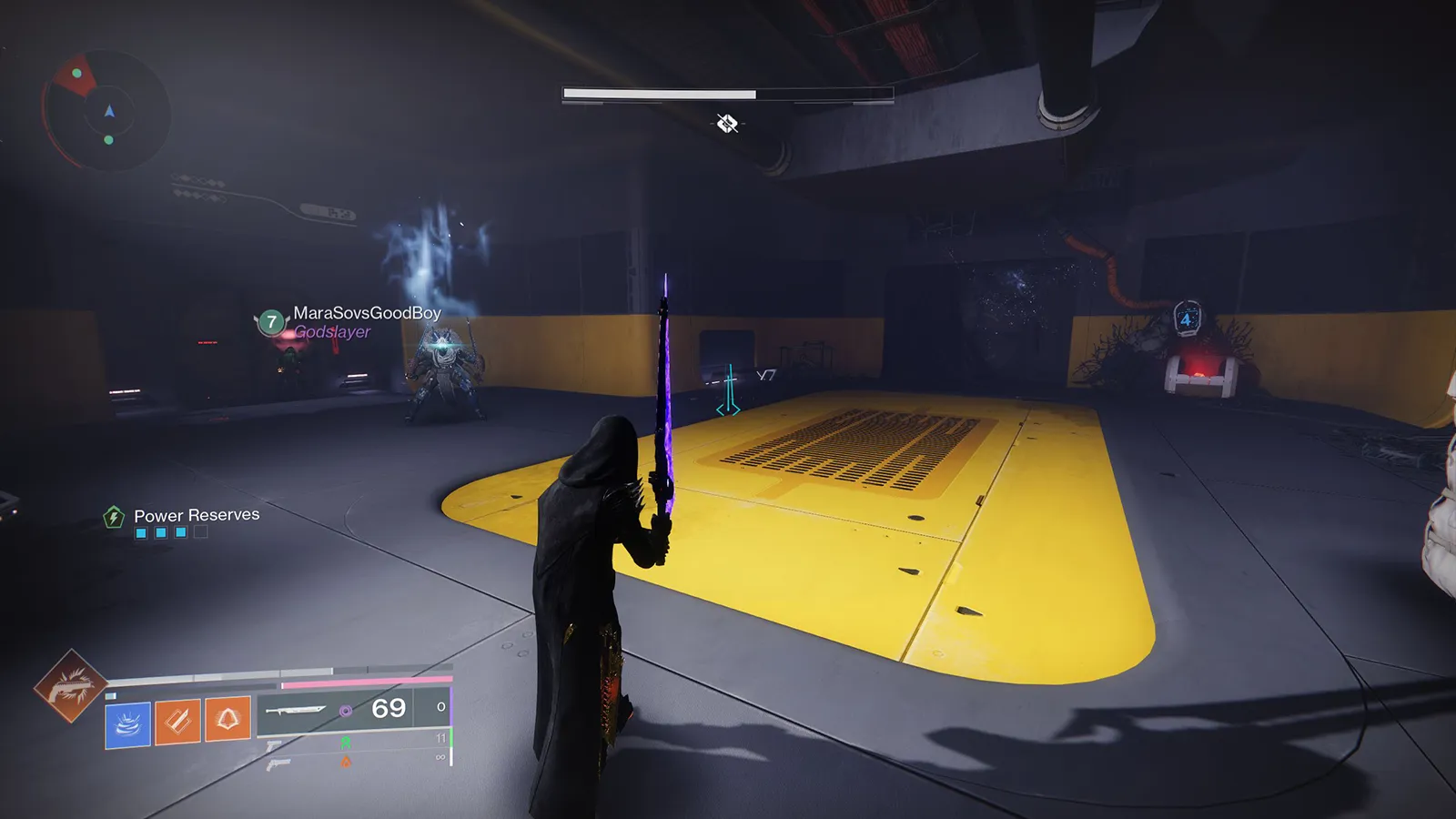This screenshot has width=1456, height=819.
Task: Trigger the orange knife melee ability
Action: pos(177,722)
